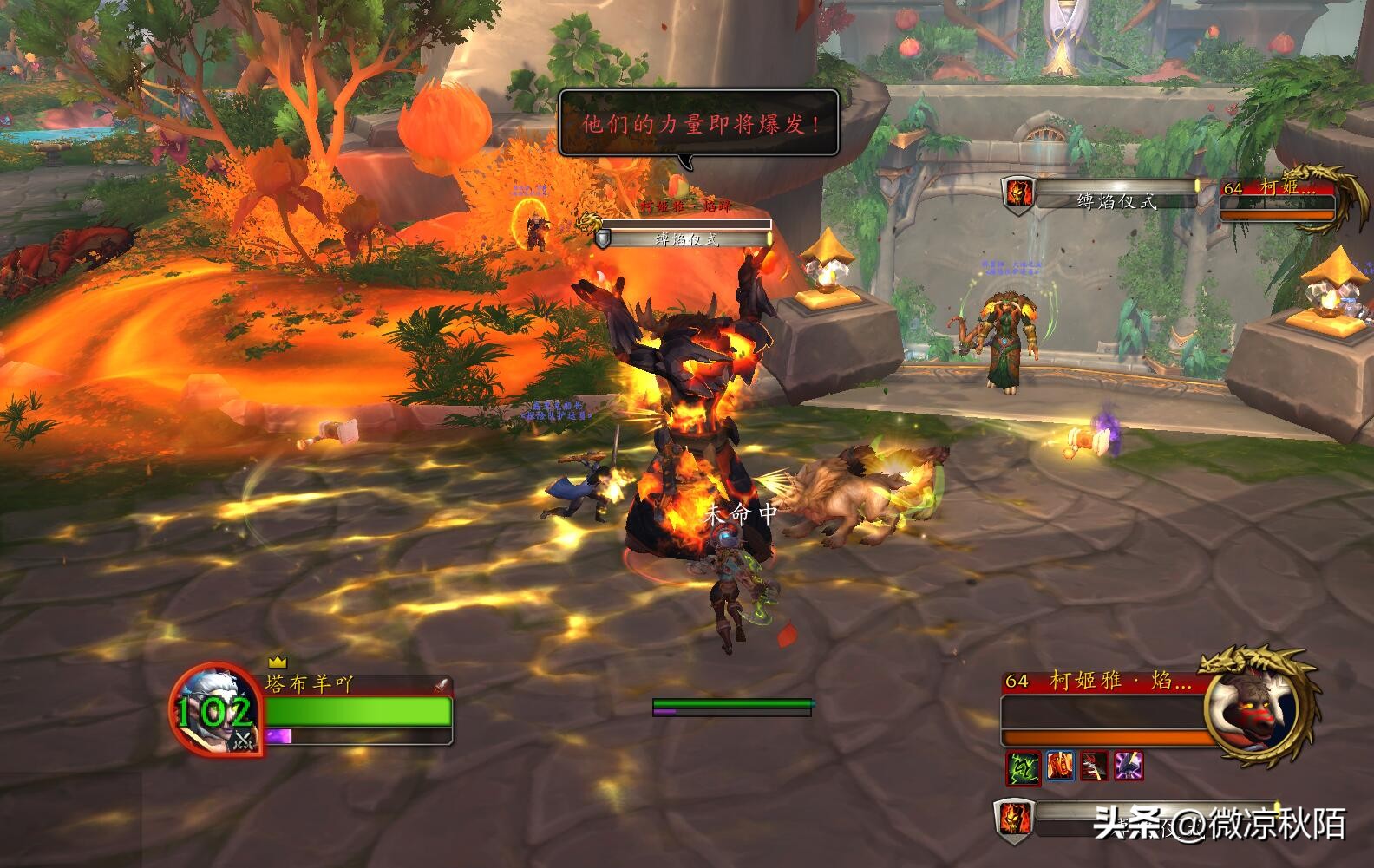Inspect the screaming red face debuff icon
Image resolution: width=1374 pixels, height=868 pixels.
point(1059,767)
